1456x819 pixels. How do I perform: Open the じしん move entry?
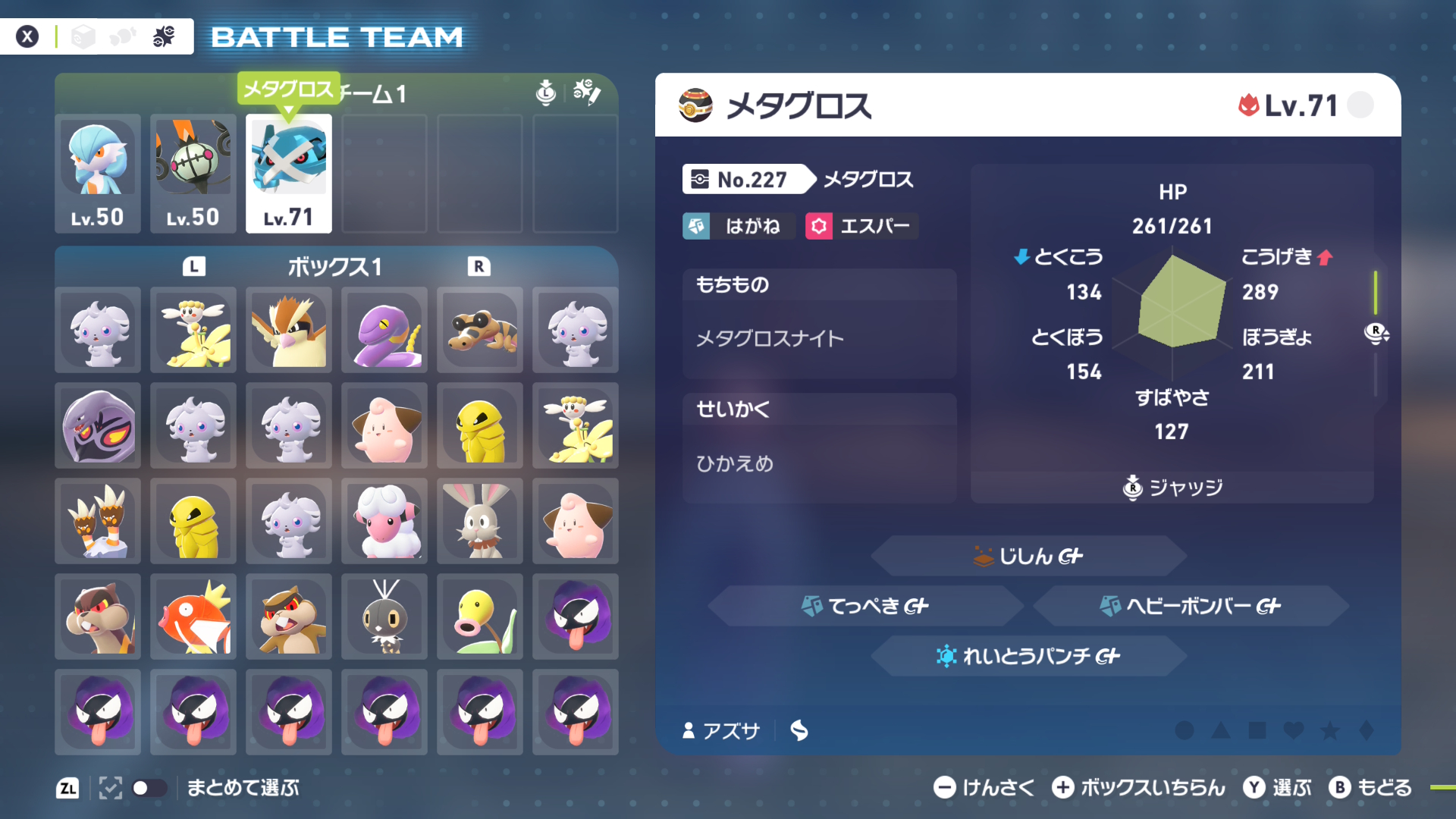point(1028,556)
